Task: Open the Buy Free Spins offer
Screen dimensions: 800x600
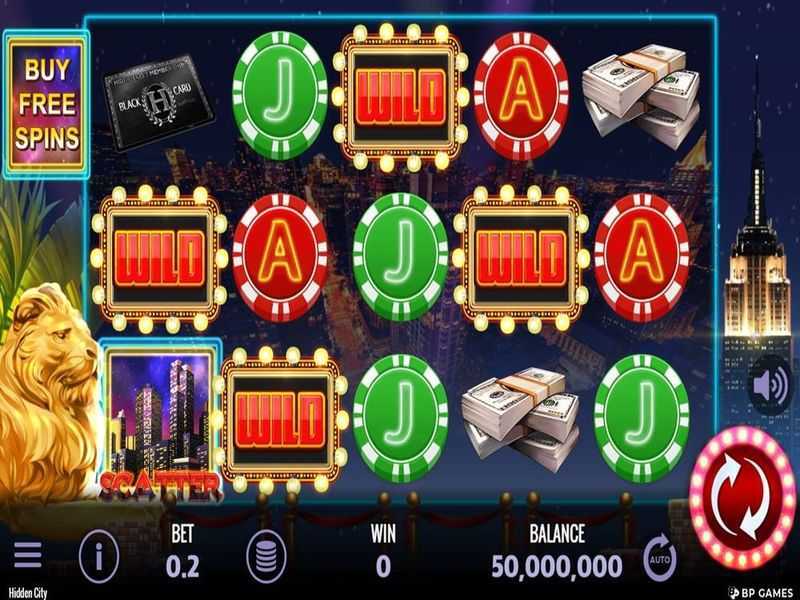Action: [x=47, y=104]
